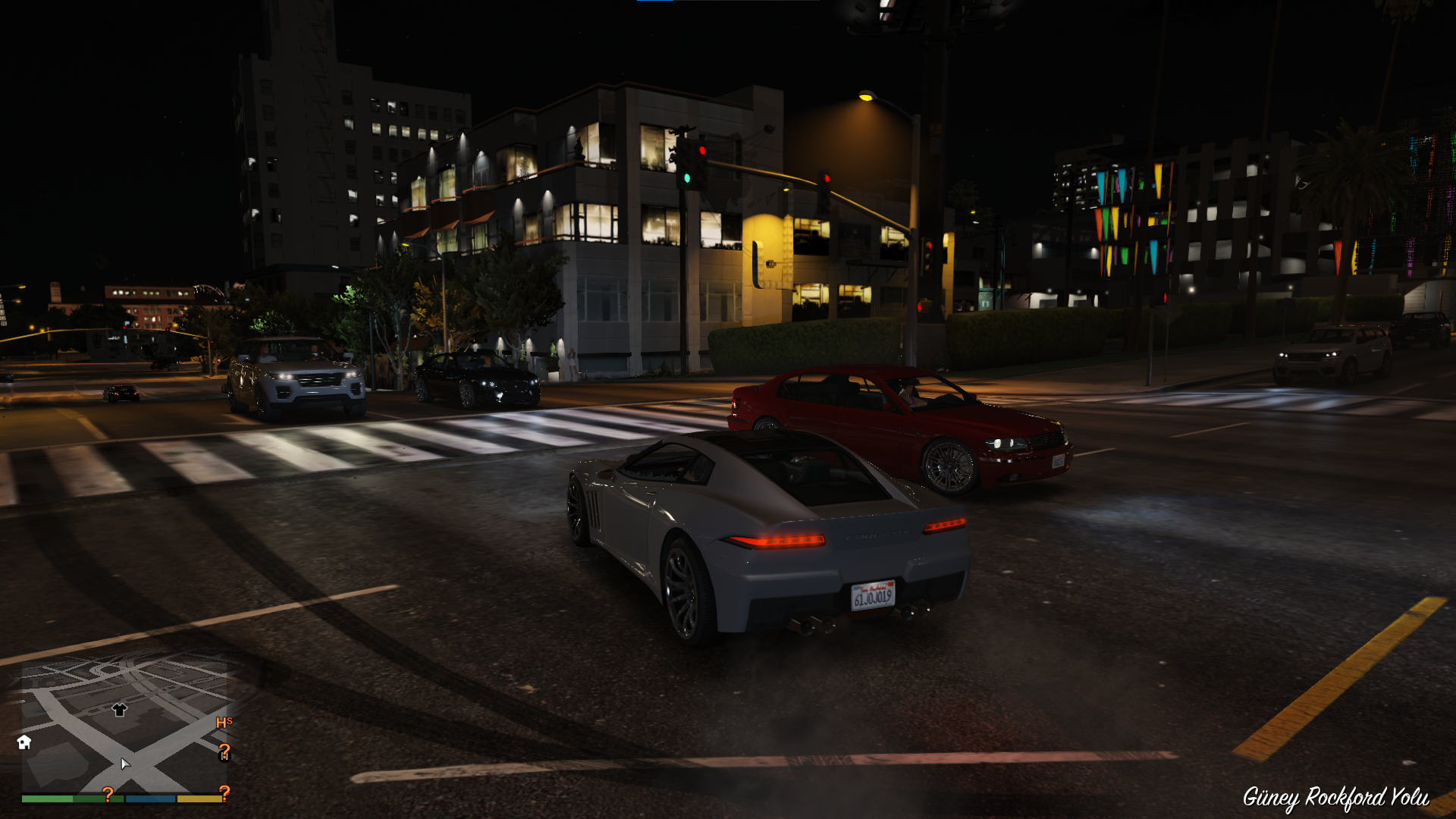Click the clothing store shirt marker on minimap

[119, 710]
